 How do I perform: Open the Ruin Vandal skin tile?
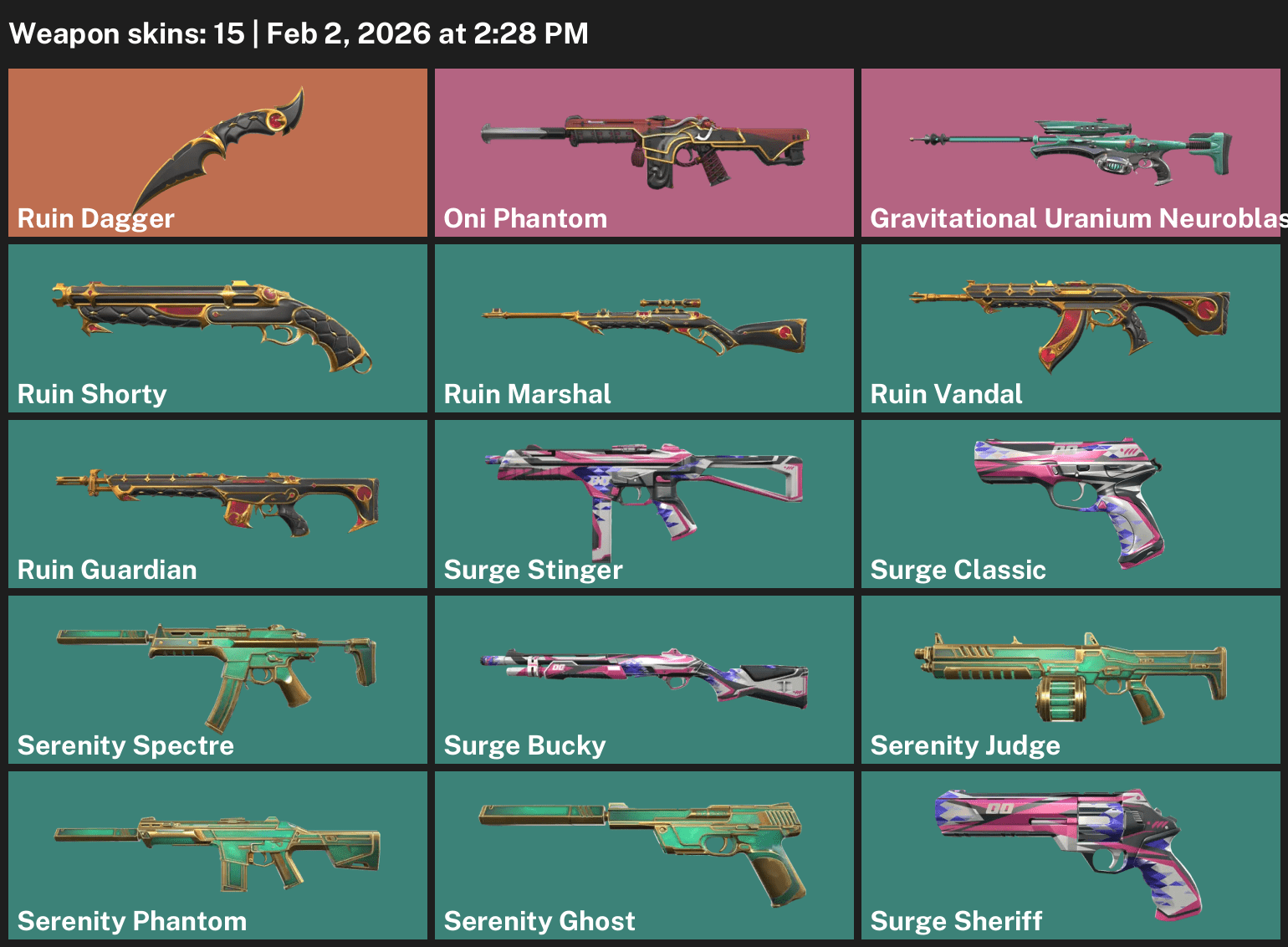pyautogui.click(x=1071, y=326)
